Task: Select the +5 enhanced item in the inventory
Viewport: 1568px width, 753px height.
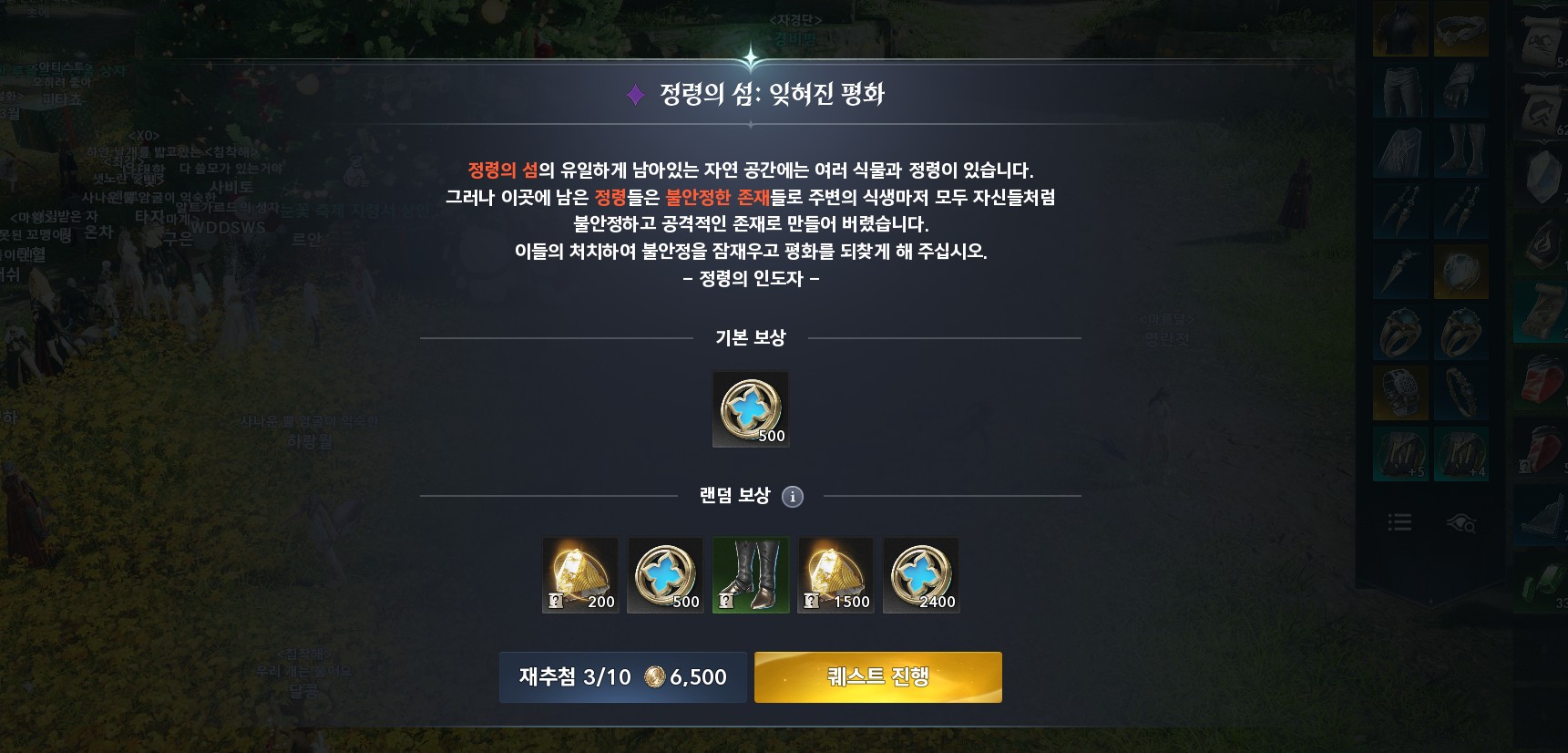Action: 1400,453
